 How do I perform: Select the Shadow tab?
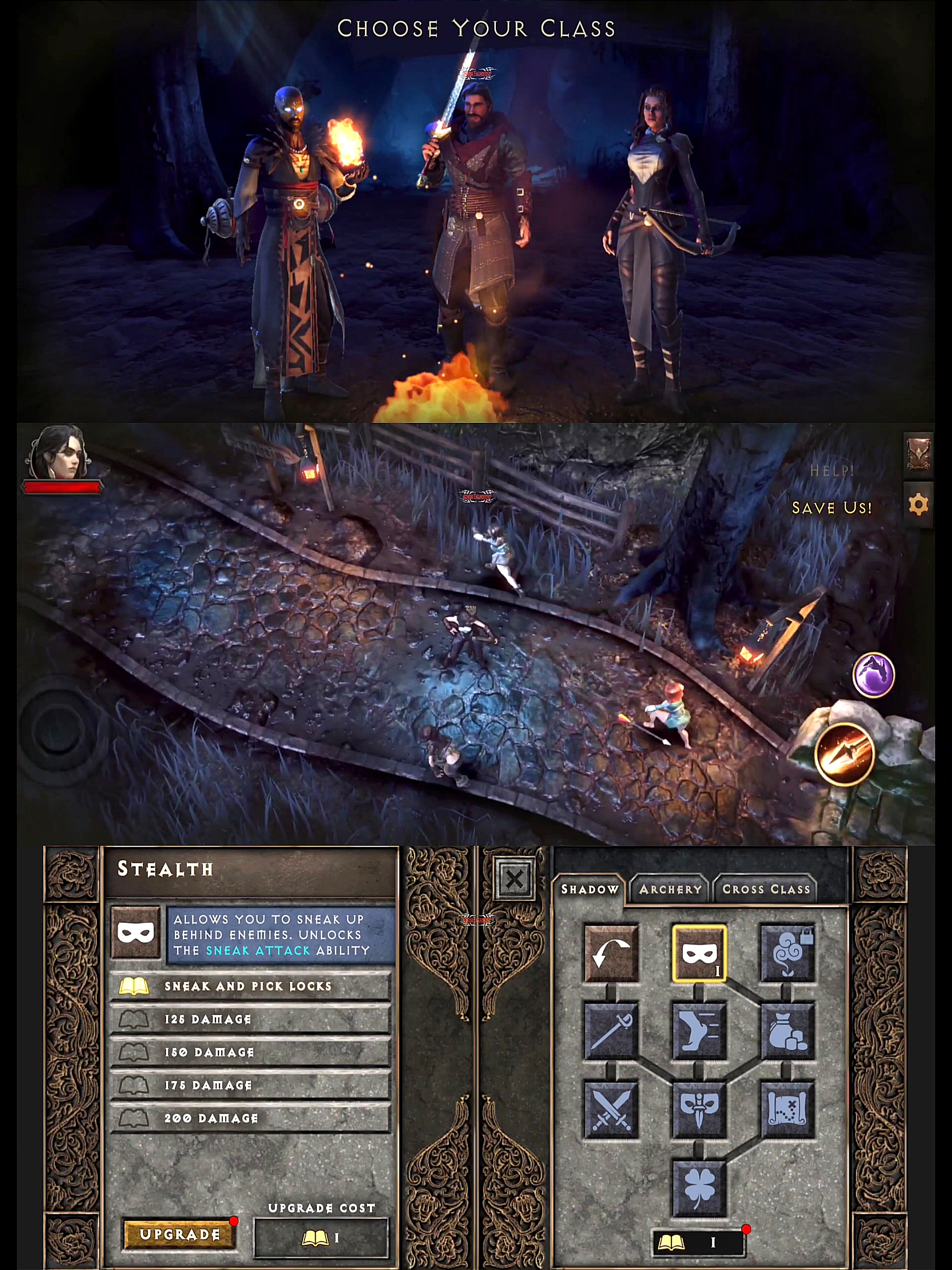click(589, 889)
